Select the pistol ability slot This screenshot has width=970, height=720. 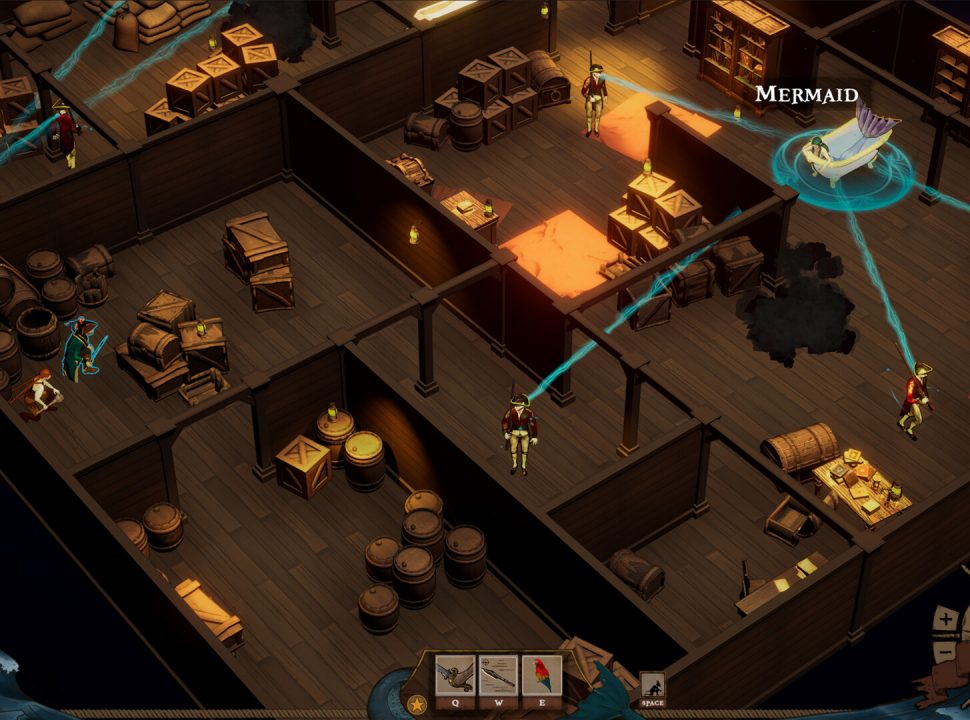[455, 676]
